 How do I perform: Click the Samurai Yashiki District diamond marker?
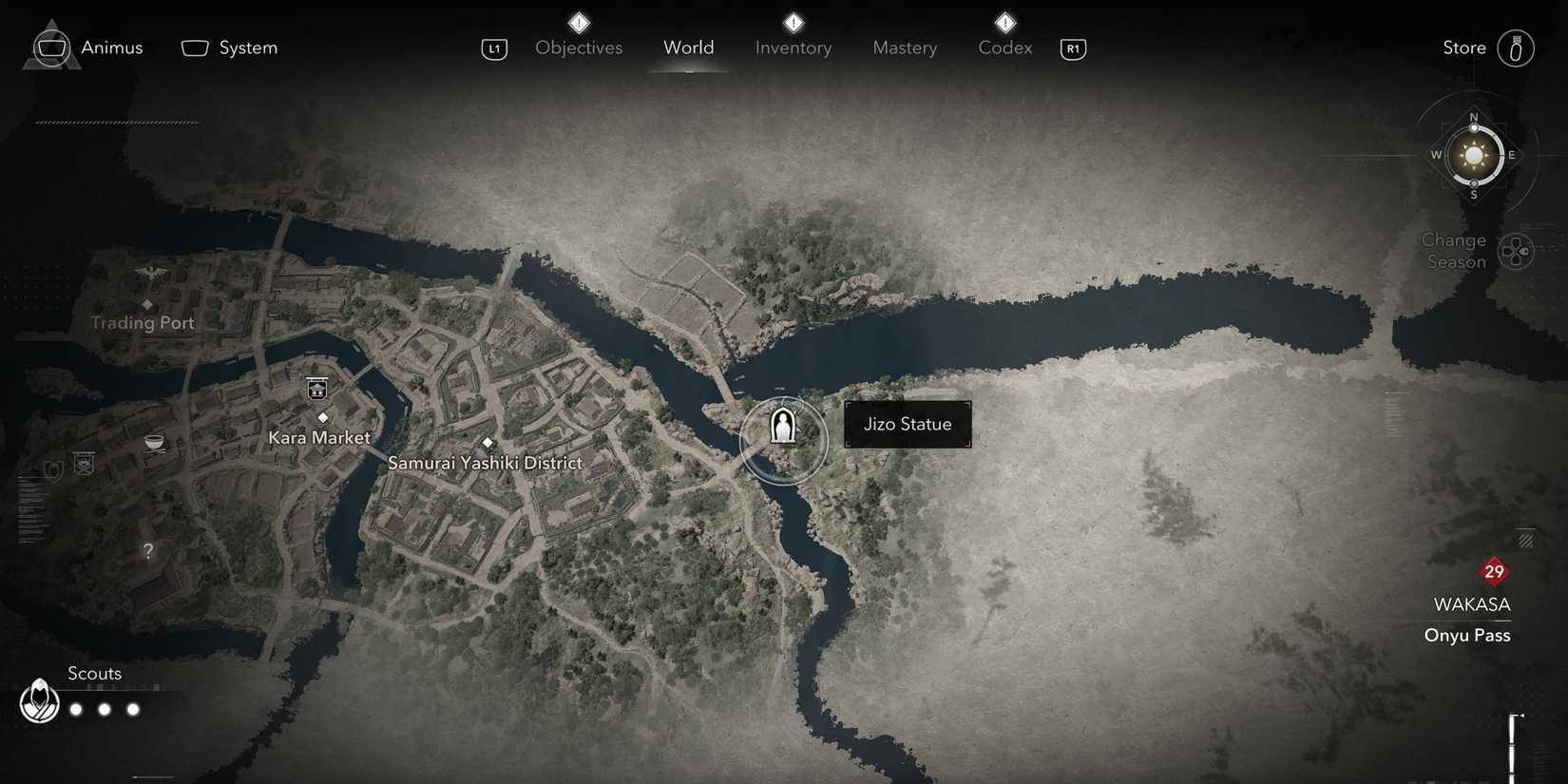[488, 442]
